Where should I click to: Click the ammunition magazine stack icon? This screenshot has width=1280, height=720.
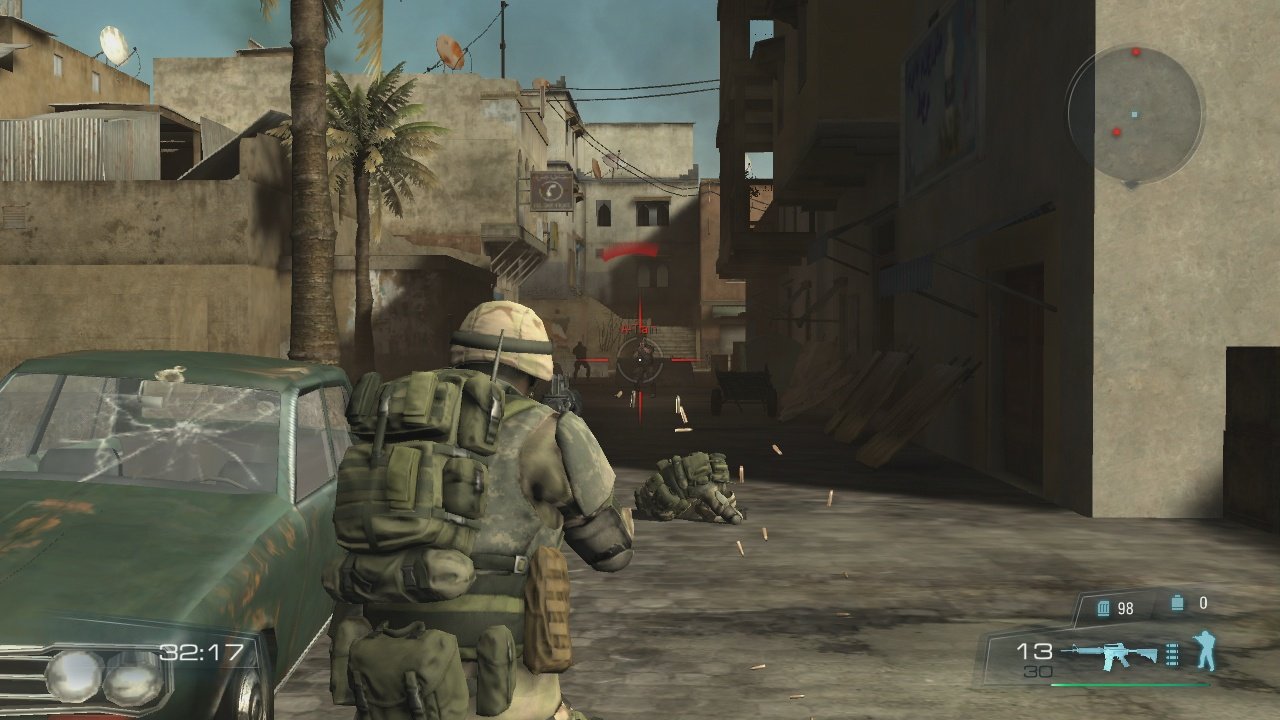pyautogui.click(x=1171, y=654)
